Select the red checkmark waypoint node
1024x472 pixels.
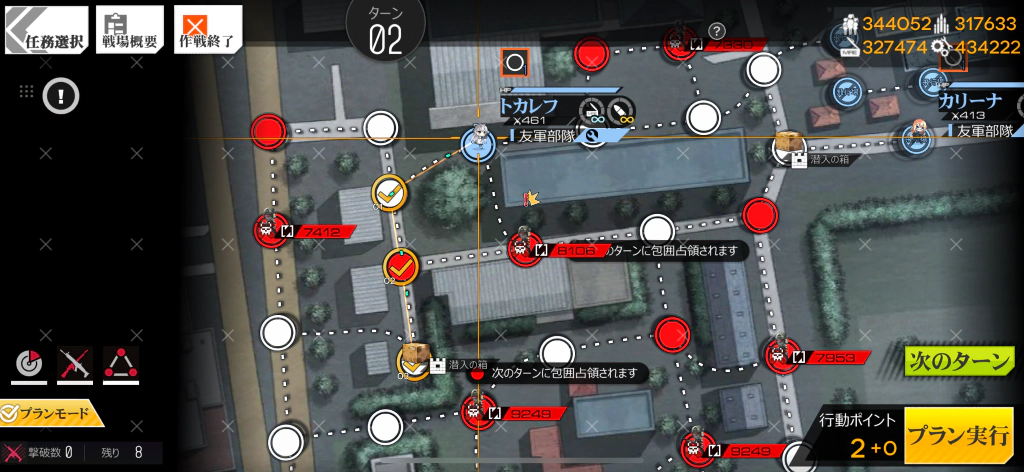[x=400, y=267]
